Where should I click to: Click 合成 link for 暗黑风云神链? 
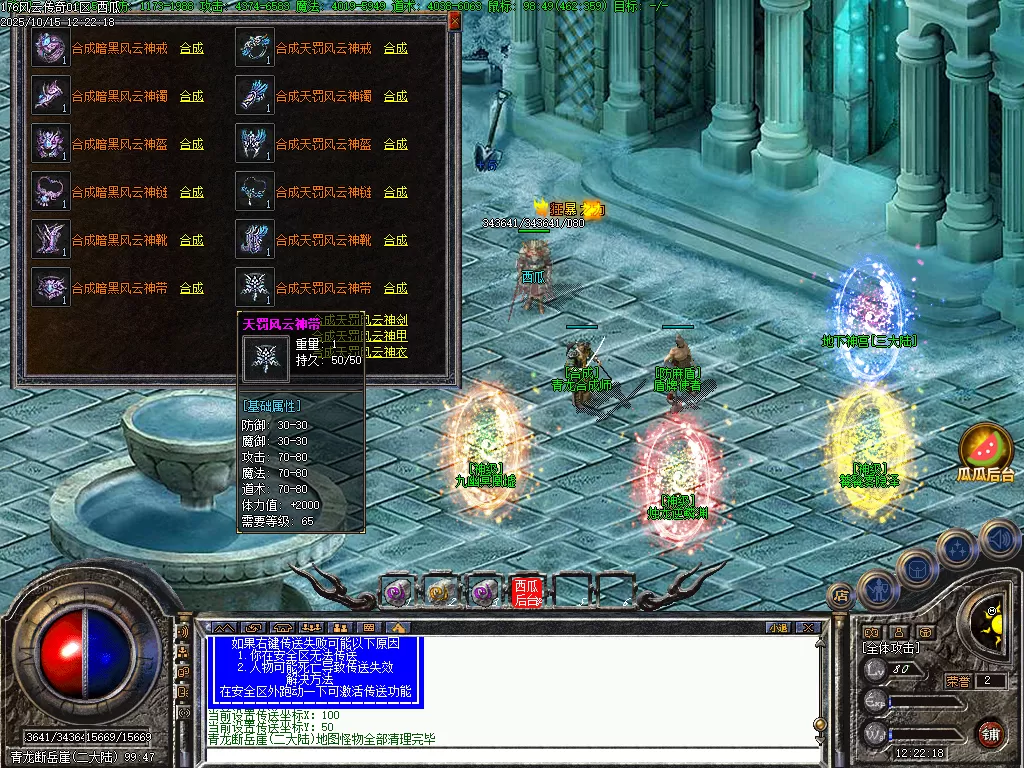191,192
